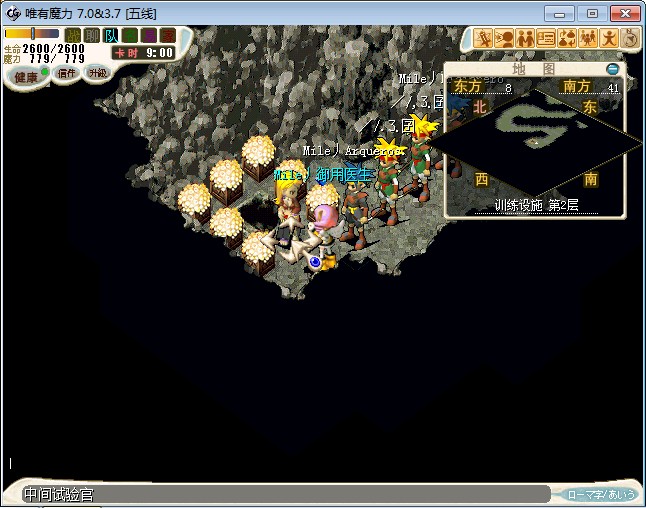Open the 健康 health status panel
Image resolution: width=646 pixels, height=508 pixels.
(x=26, y=76)
